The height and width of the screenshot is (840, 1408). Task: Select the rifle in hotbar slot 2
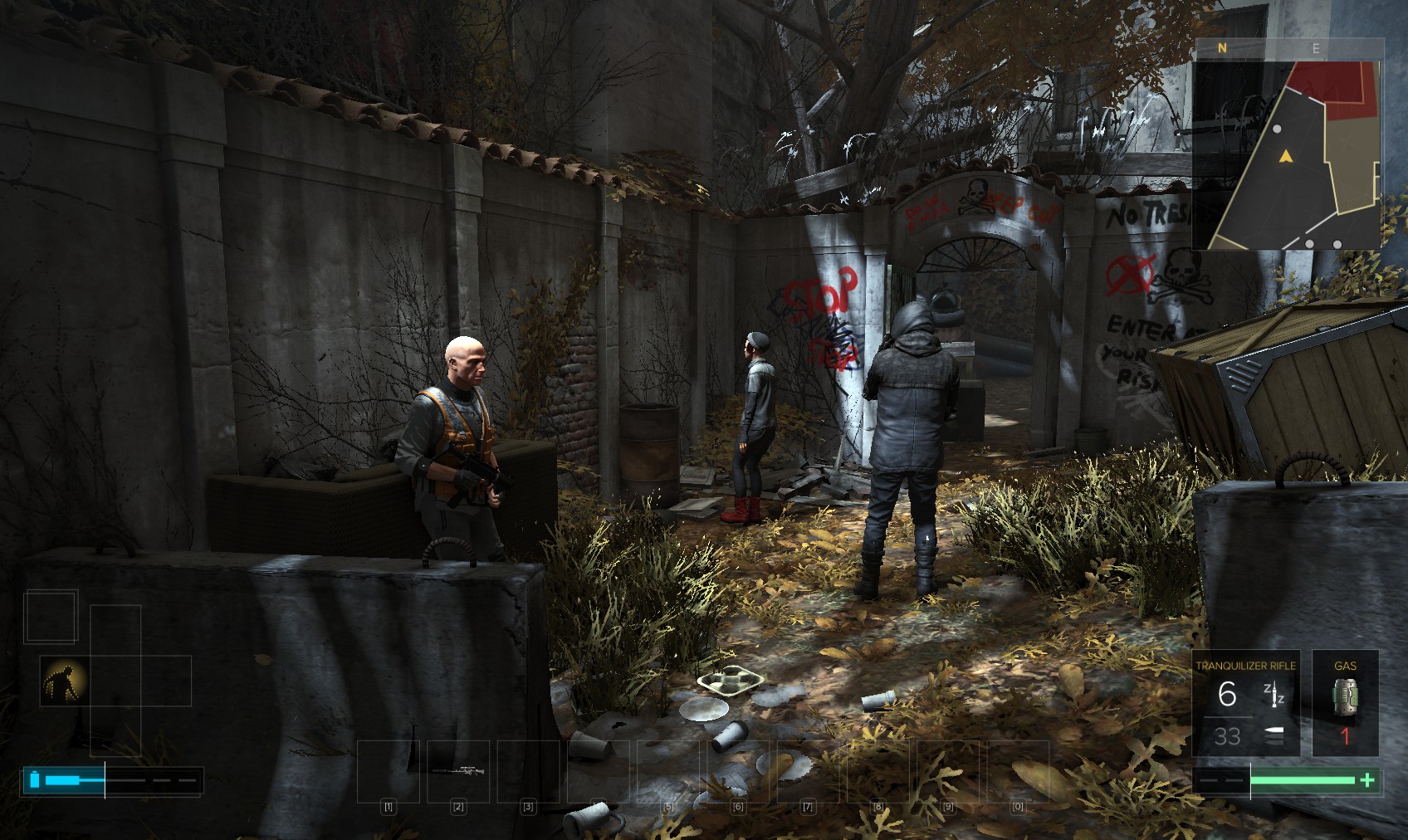[x=458, y=771]
